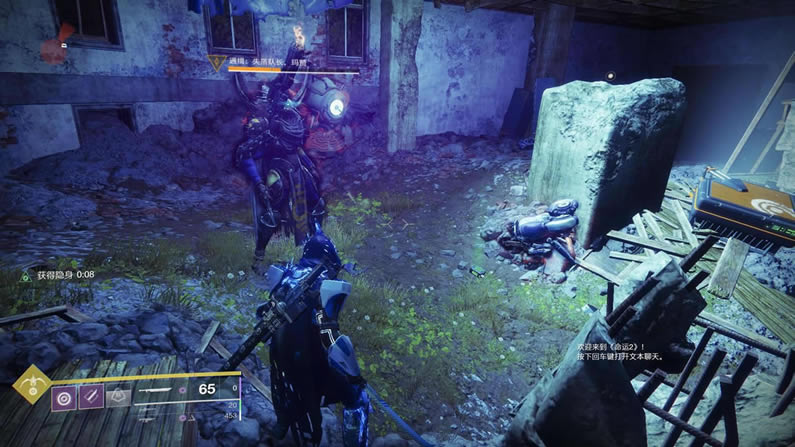Open the text chat welcome message

620,349
